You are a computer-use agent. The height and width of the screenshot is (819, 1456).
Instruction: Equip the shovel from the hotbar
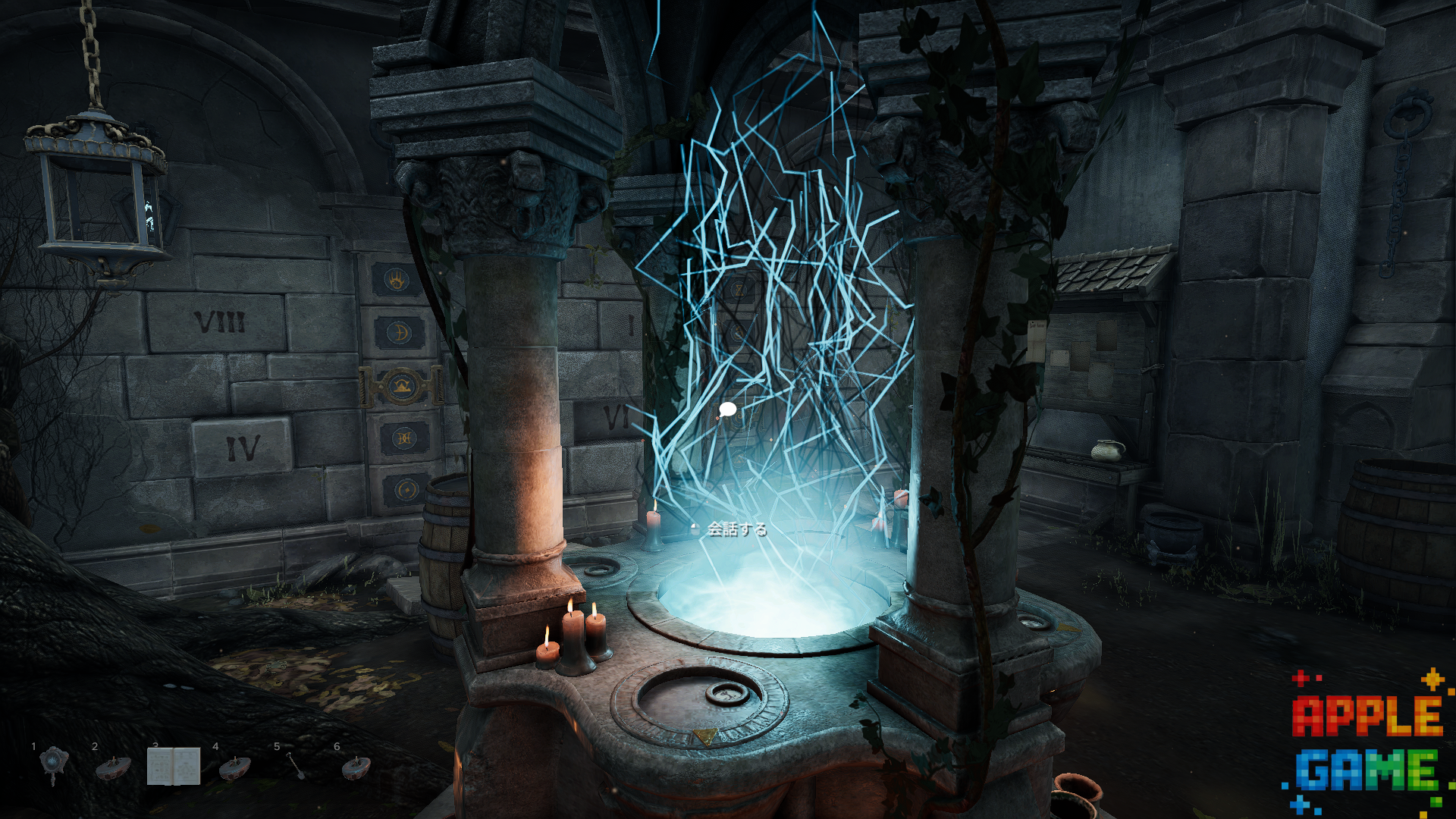coord(295,766)
